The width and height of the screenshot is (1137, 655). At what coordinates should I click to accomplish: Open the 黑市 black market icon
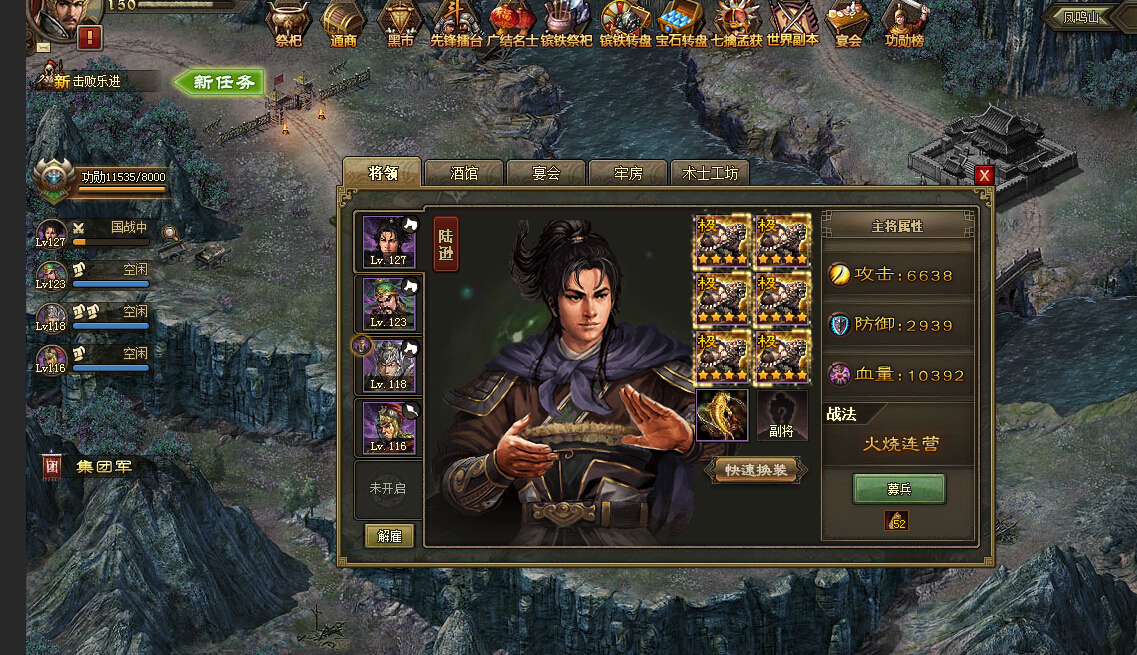coord(400,24)
